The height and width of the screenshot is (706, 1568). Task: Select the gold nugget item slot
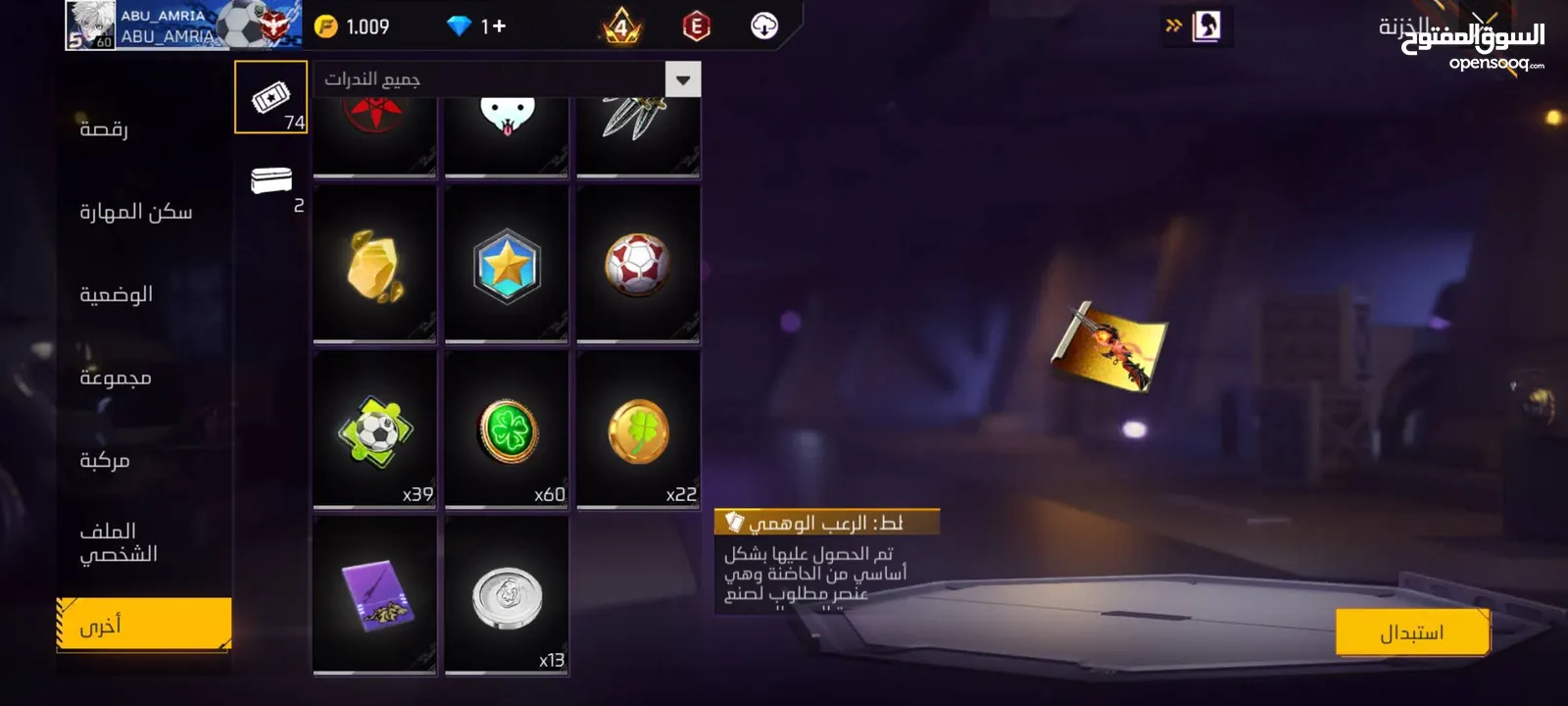[x=374, y=265]
